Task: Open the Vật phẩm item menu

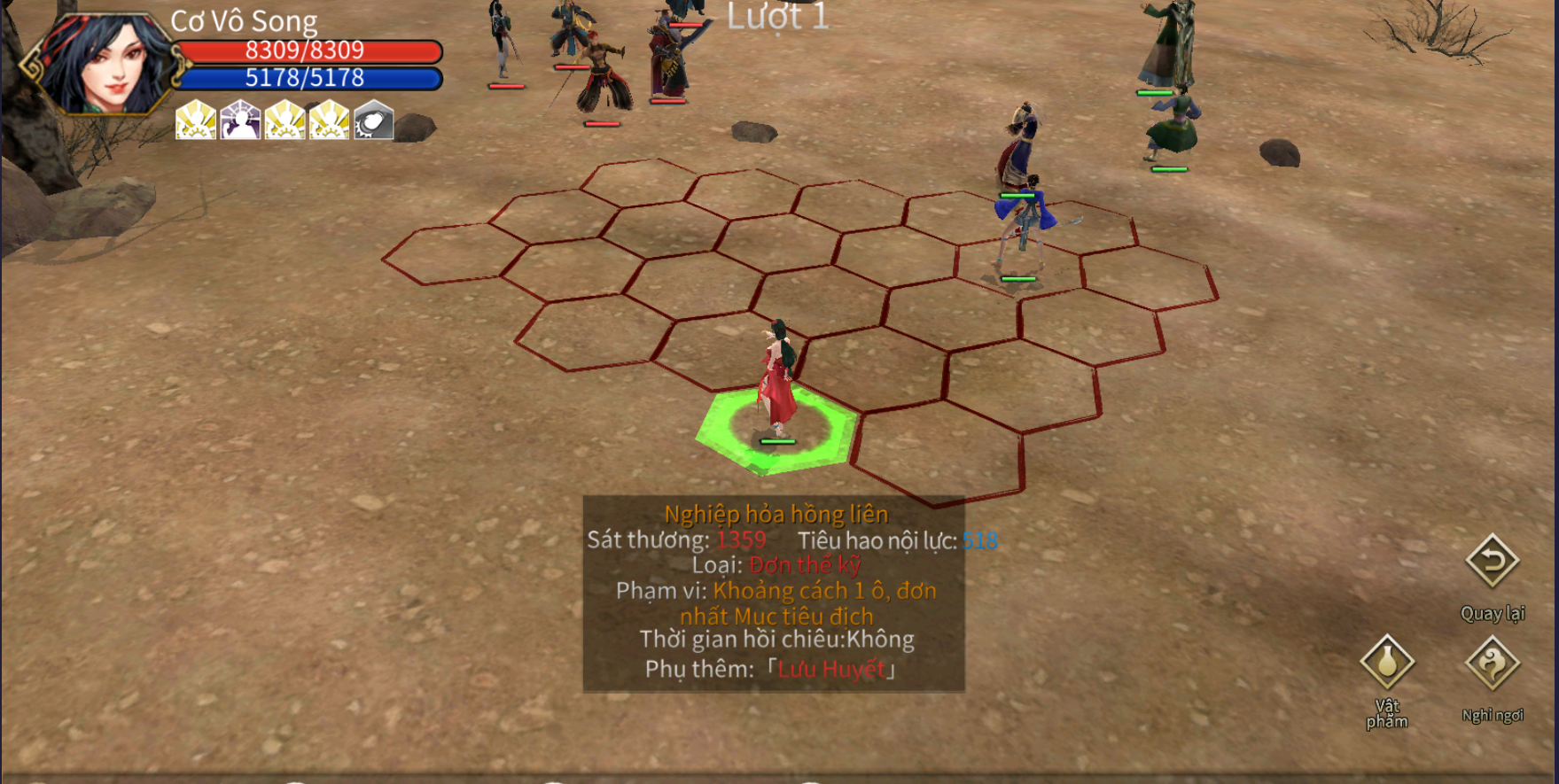Action: 1387,663
